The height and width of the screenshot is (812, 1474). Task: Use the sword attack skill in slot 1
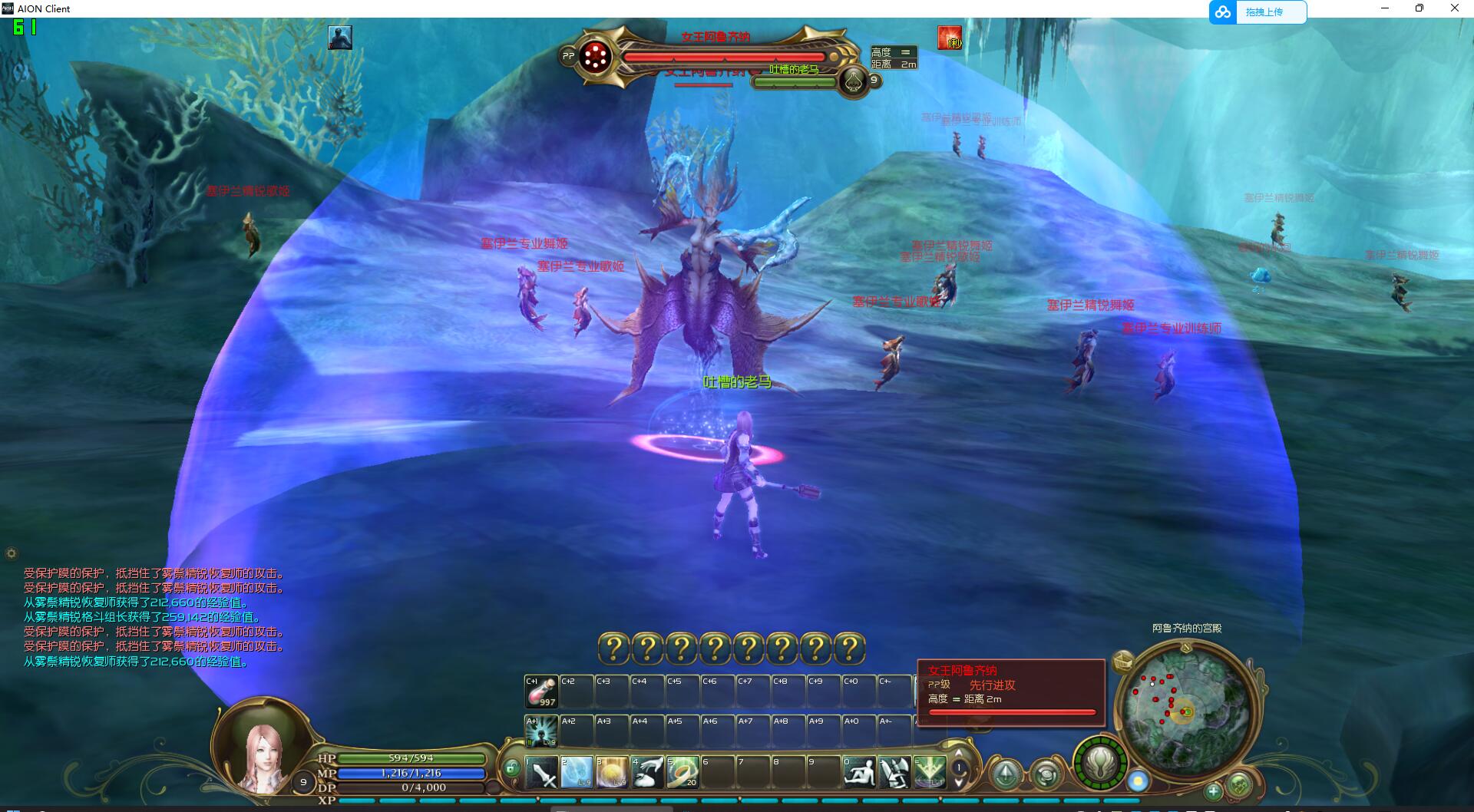[542, 772]
